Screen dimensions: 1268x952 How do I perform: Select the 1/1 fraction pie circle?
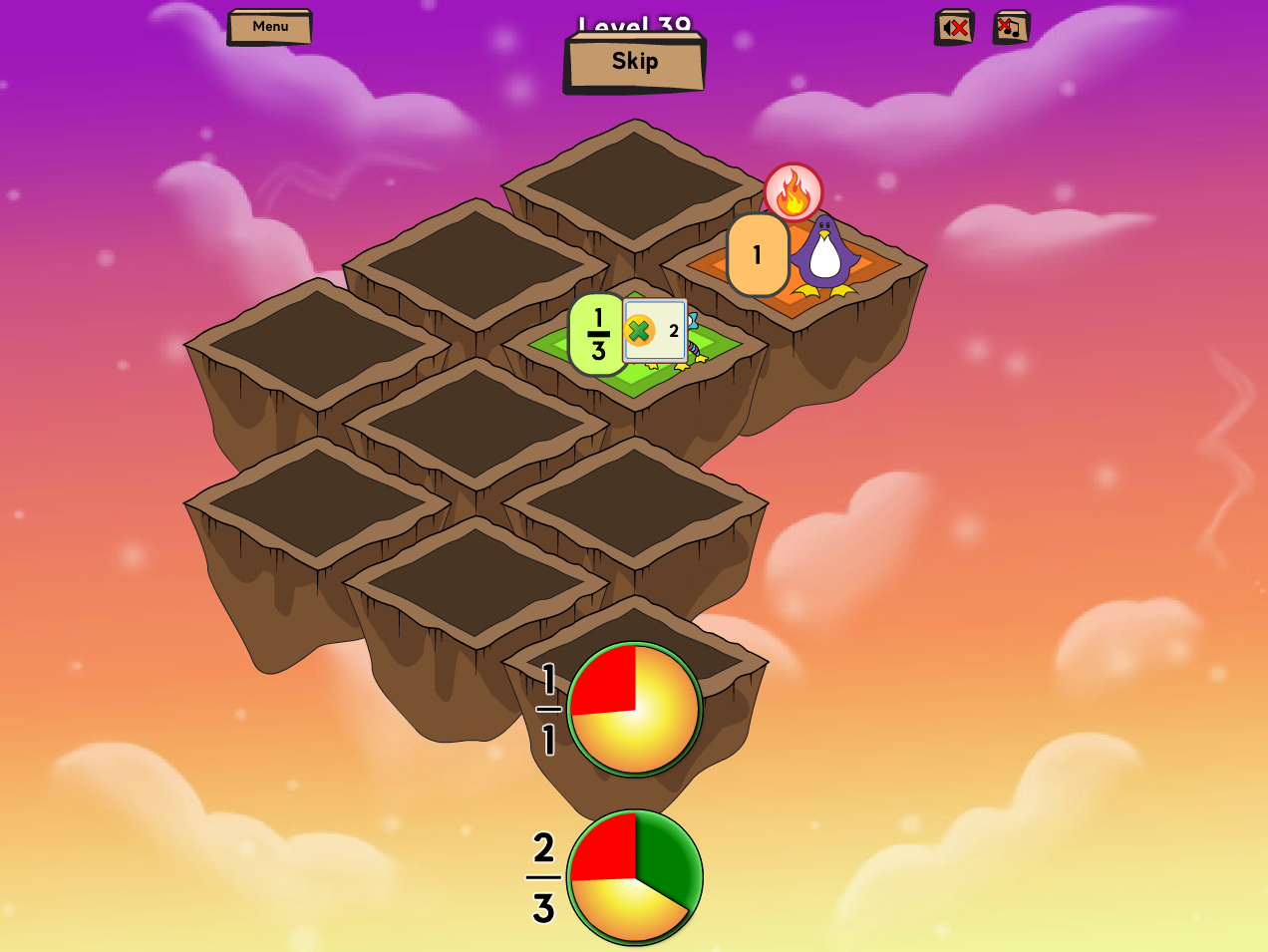(635, 709)
